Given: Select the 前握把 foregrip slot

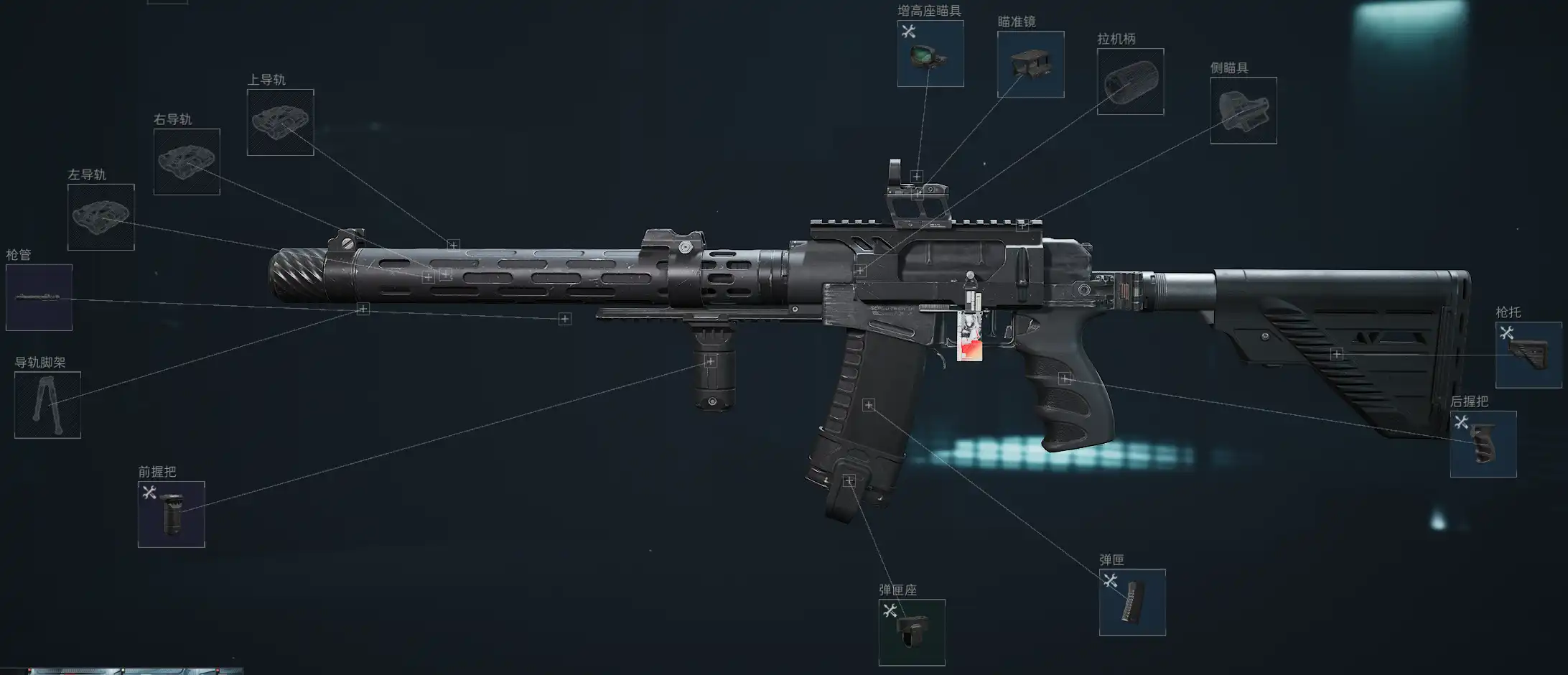Looking at the screenshot, I should point(171,514).
